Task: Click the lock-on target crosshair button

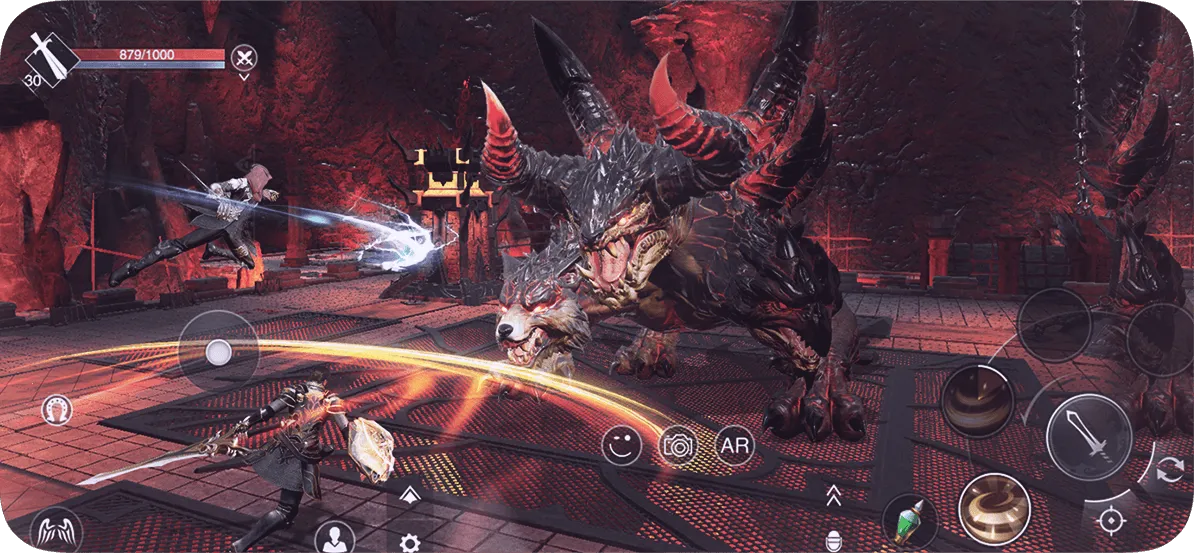Action: pyautogui.click(x=1109, y=520)
